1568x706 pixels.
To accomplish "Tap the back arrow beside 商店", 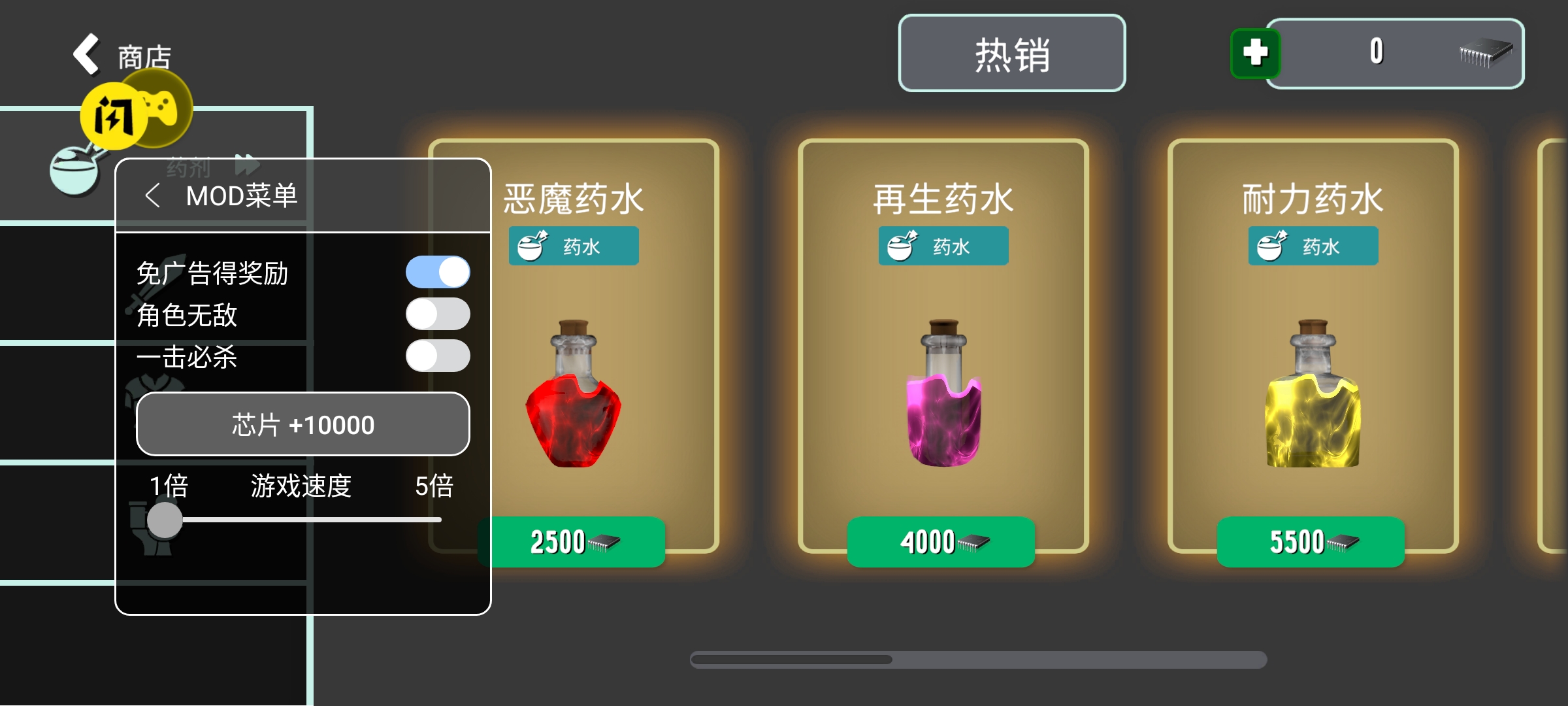I will coord(87,54).
